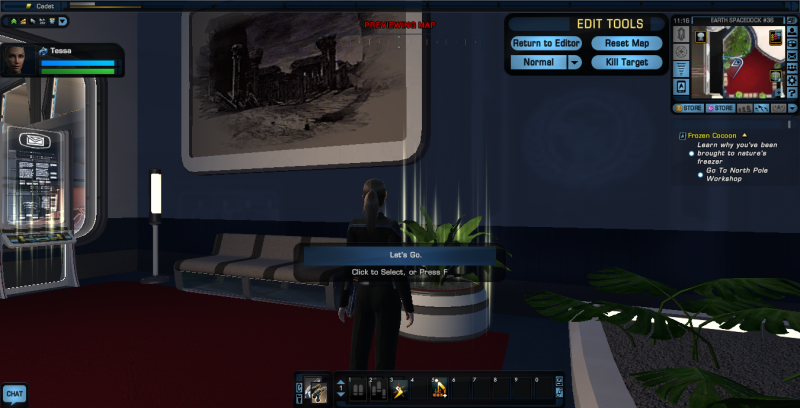Activate the orange ability in slot 5
The image size is (800, 408).
(x=439, y=390)
